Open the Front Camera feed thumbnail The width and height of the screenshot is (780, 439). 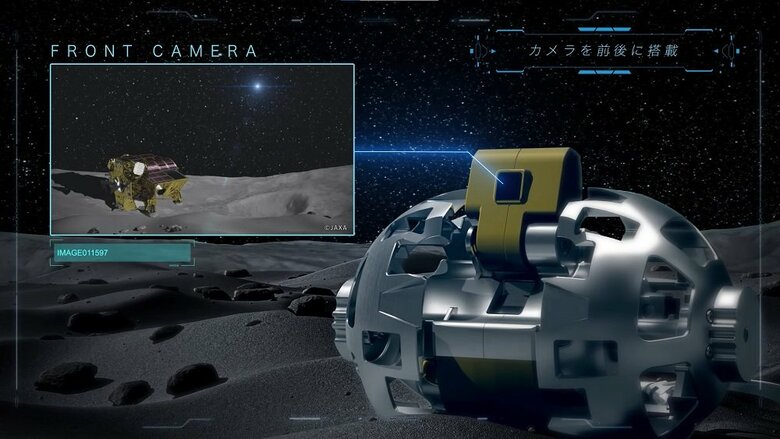[202, 149]
